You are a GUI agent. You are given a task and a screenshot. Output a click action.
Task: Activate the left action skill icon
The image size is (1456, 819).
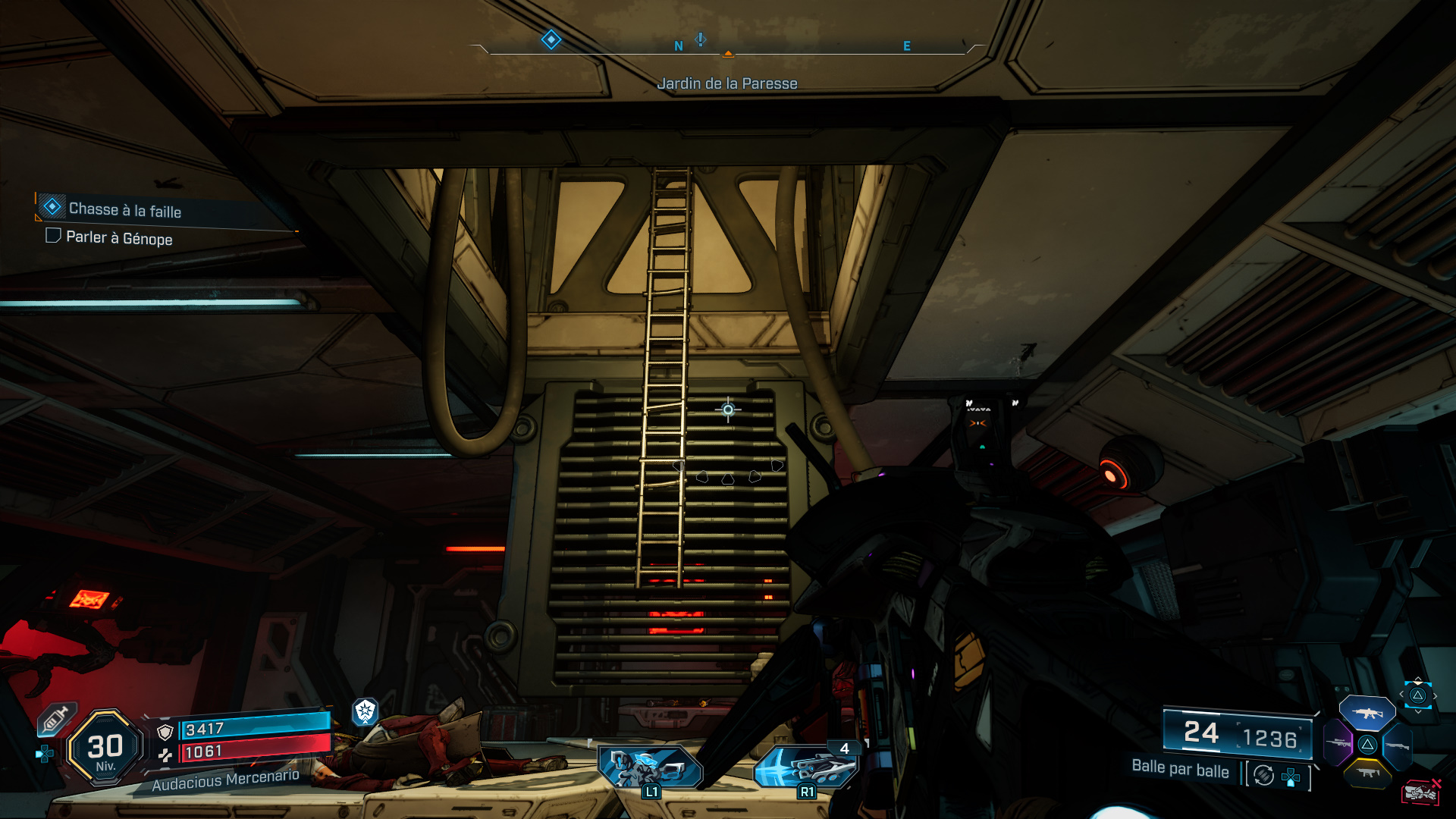(650, 767)
